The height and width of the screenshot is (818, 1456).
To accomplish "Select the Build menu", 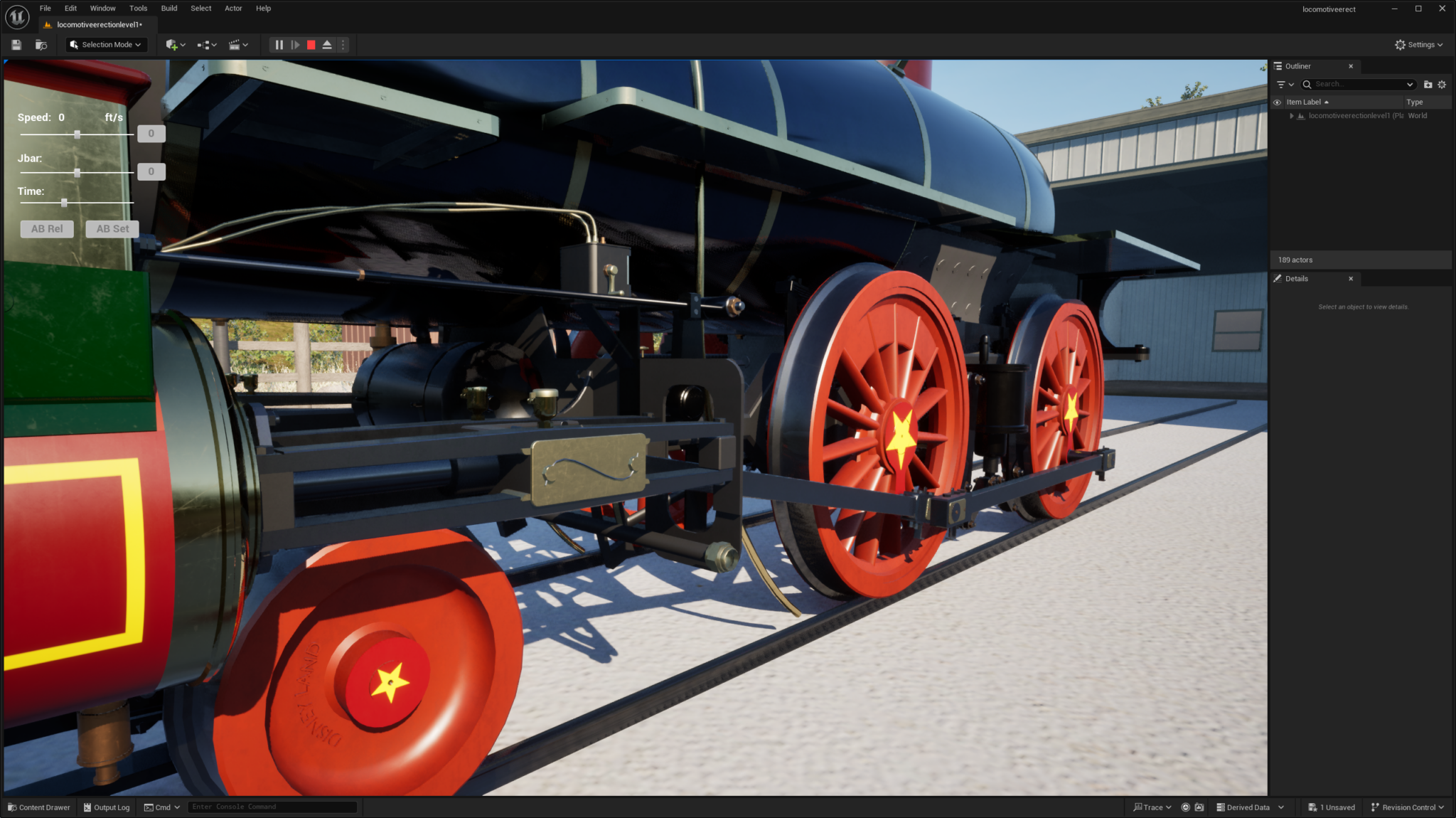I will [168, 8].
